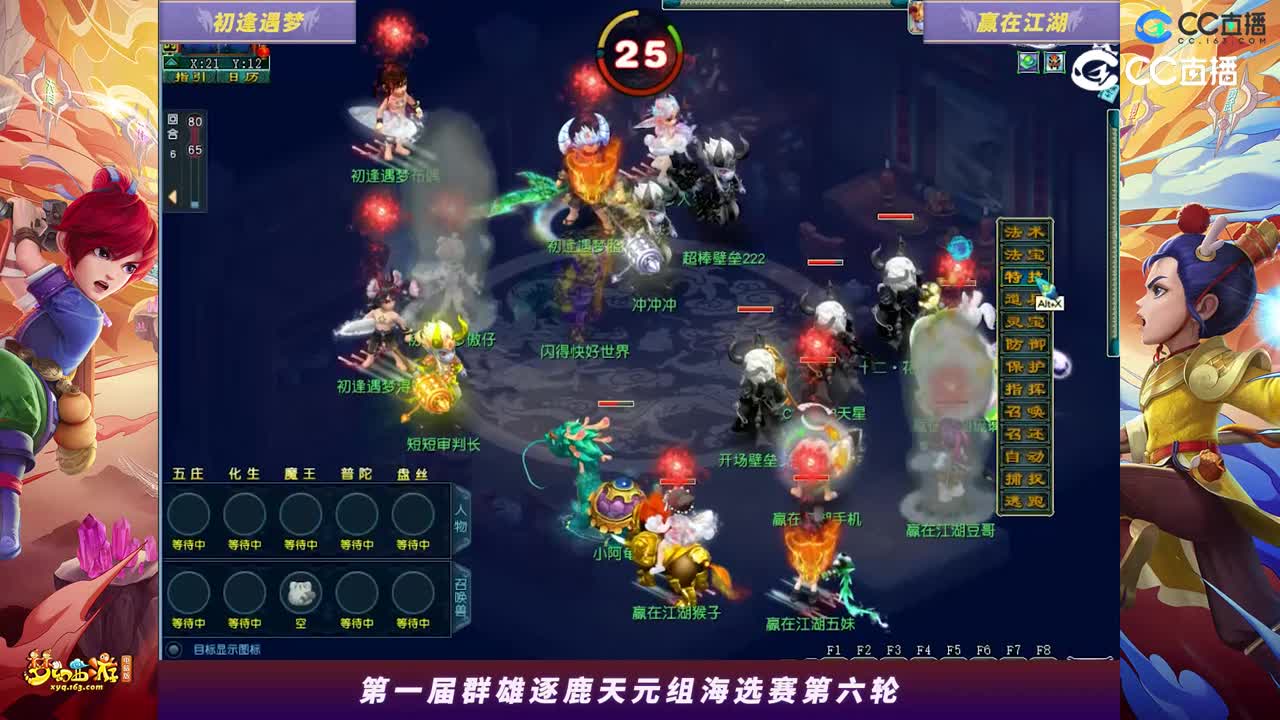Open the 日历 (calendar) button
Screen dimensions: 1280x720
point(242,77)
